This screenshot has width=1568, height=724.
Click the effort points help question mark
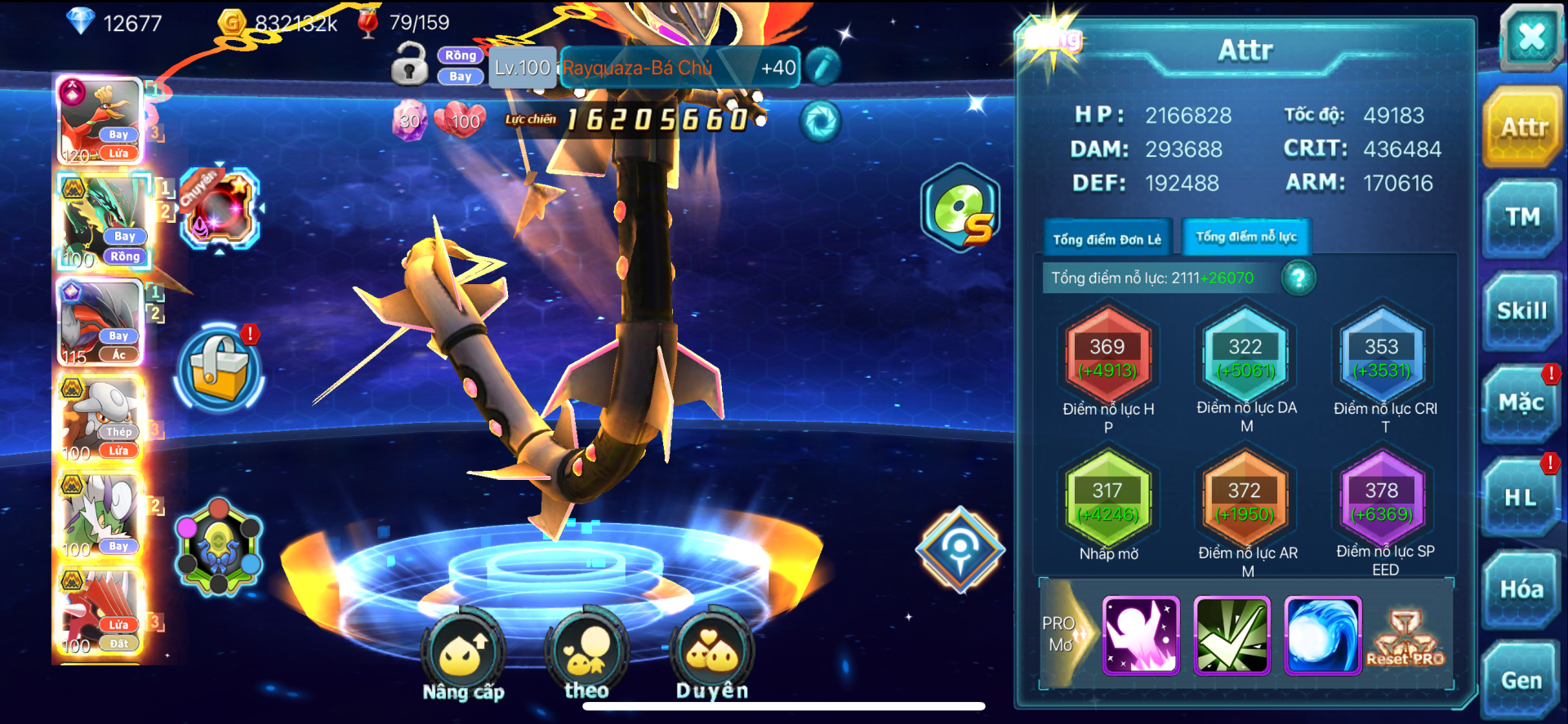pos(1298,278)
